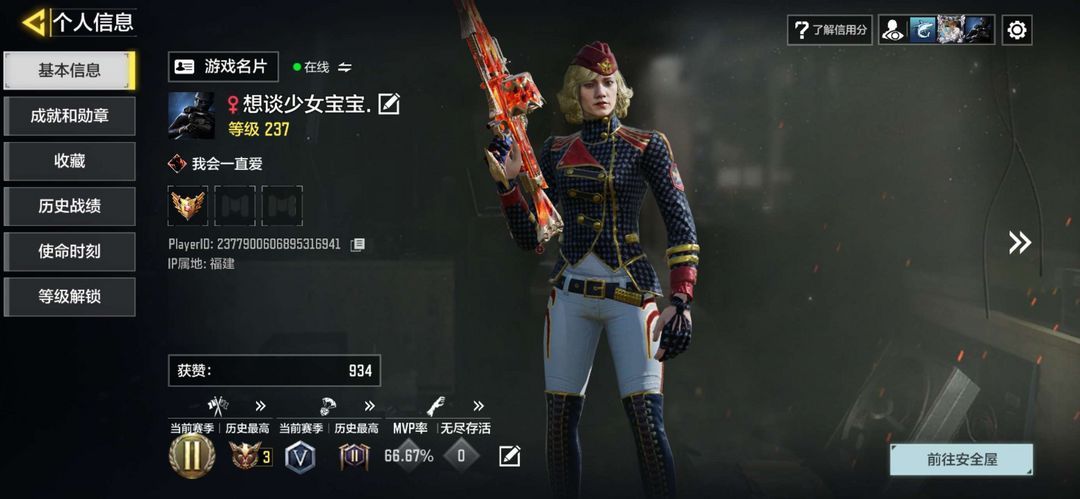Select the gold eagle medal slot
This screenshot has width=1080, height=499.
[188, 205]
